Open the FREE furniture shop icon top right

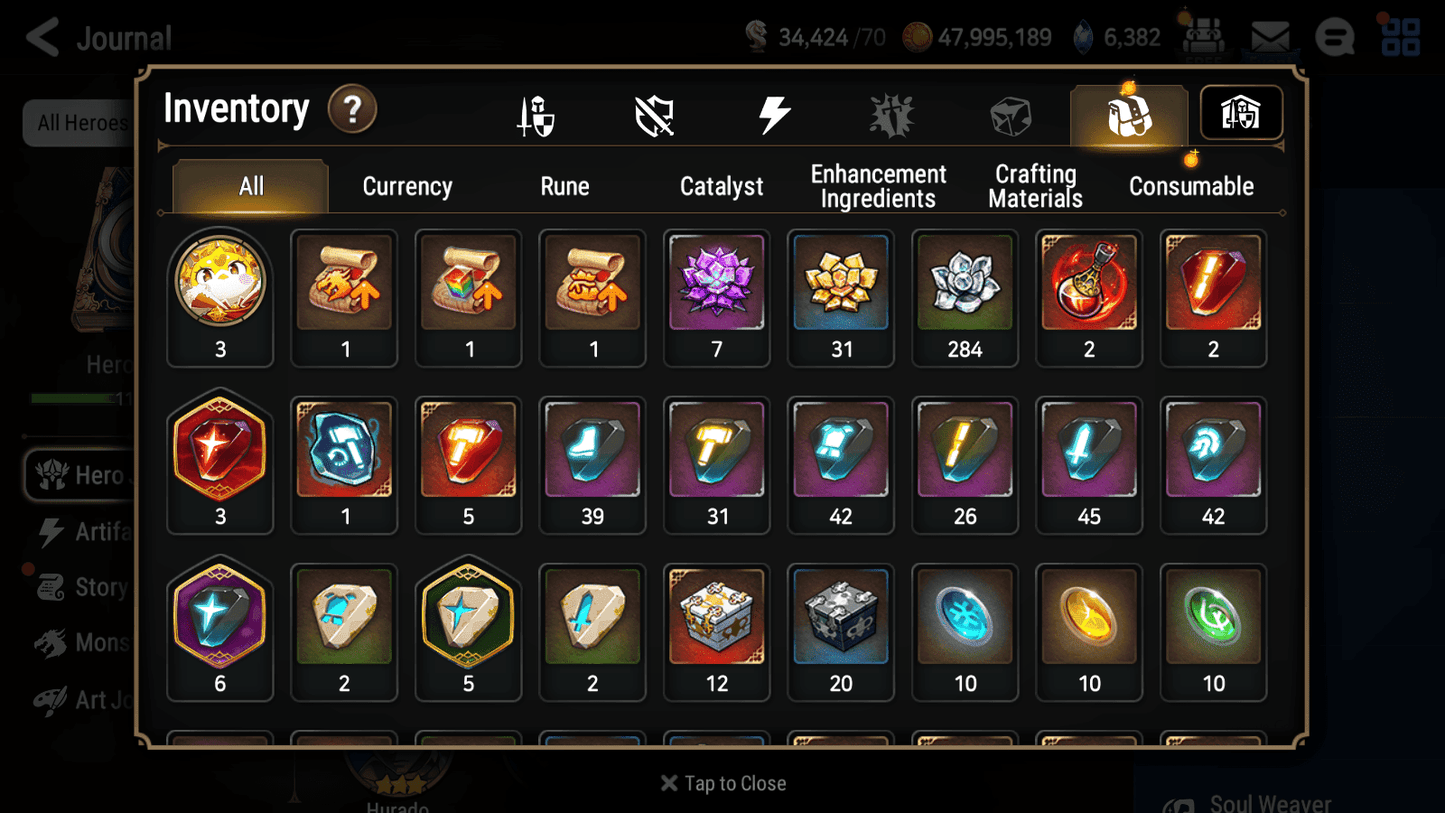point(1205,36)
